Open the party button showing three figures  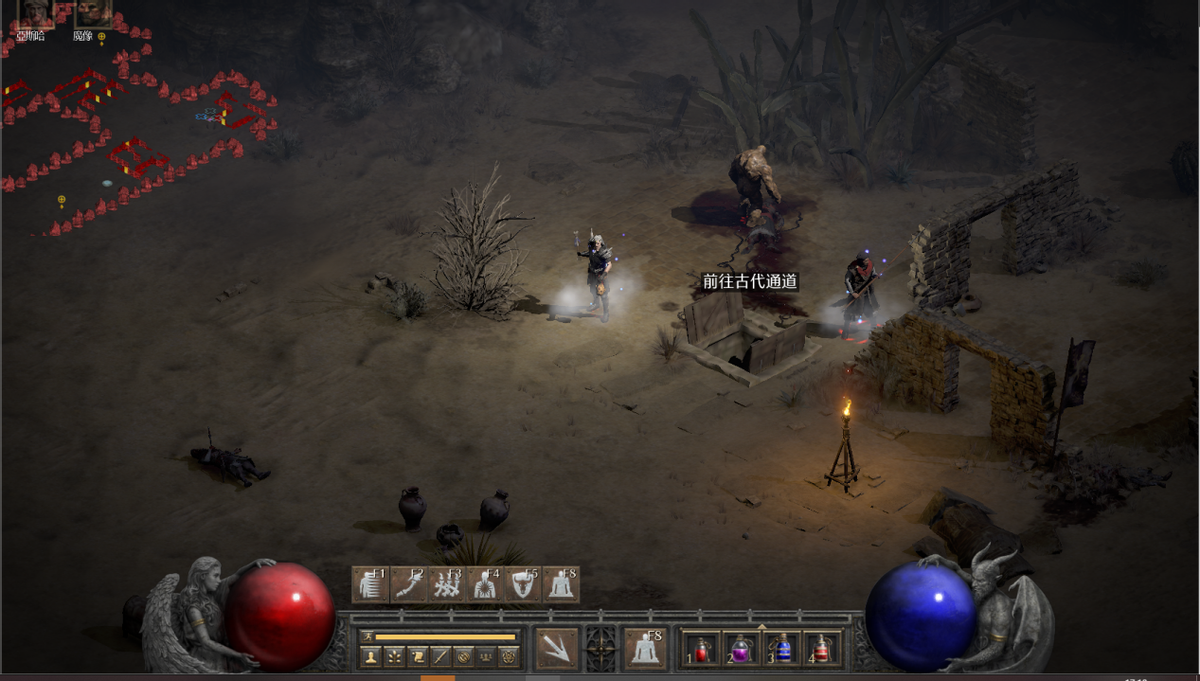[x=486, y=657]
